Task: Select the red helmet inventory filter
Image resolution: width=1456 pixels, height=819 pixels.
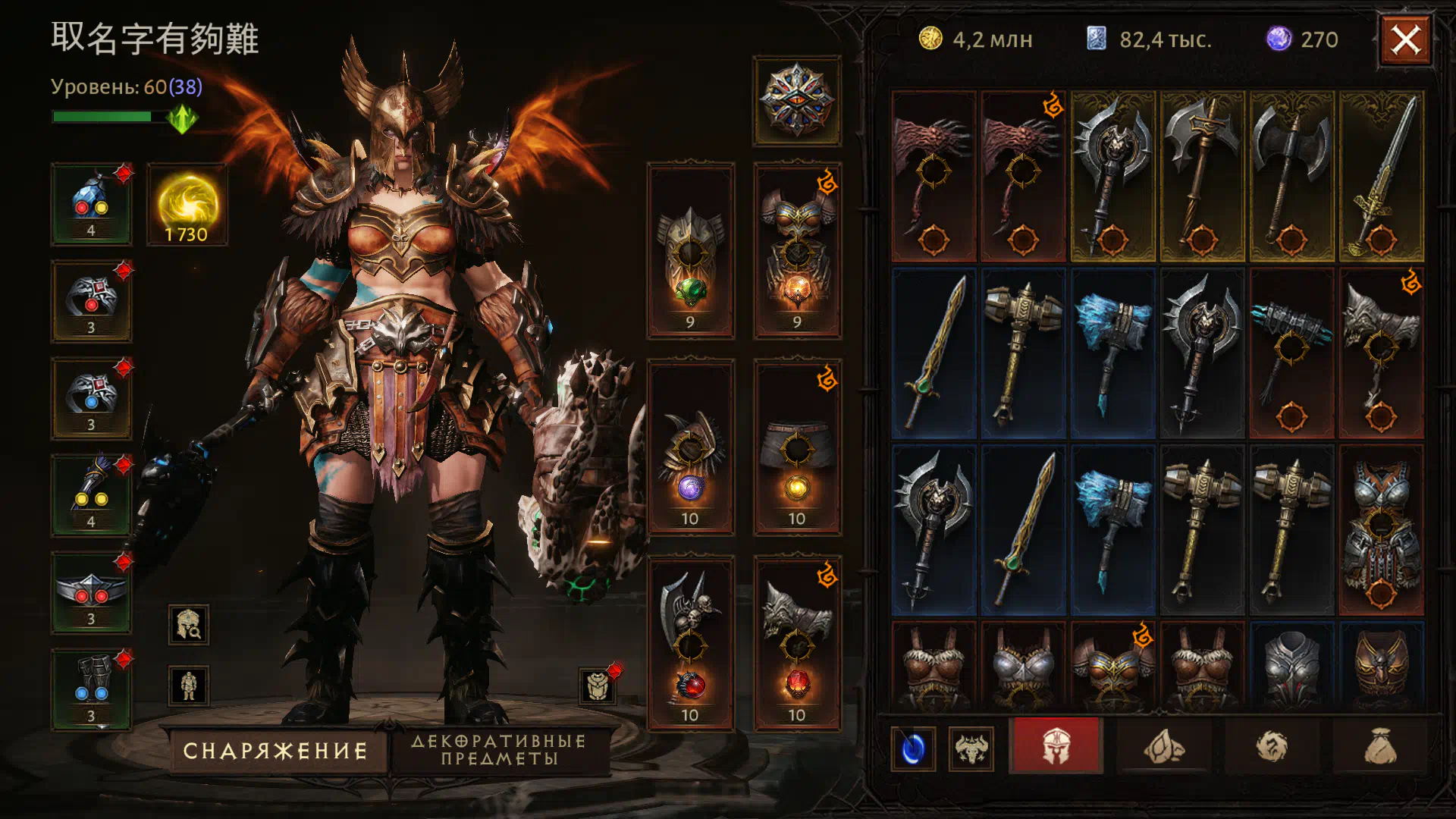Action: coord(1056,746)
